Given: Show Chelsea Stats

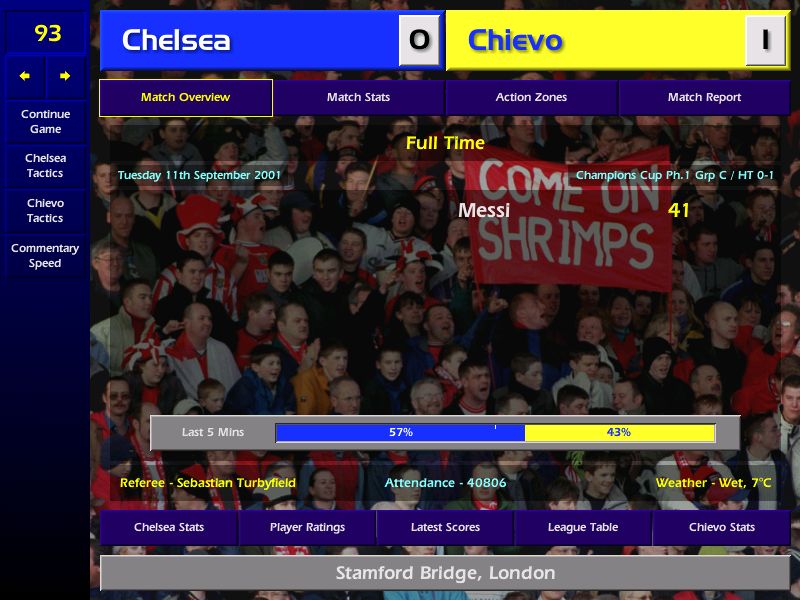Looking at the screenshot, I should 169,527.
